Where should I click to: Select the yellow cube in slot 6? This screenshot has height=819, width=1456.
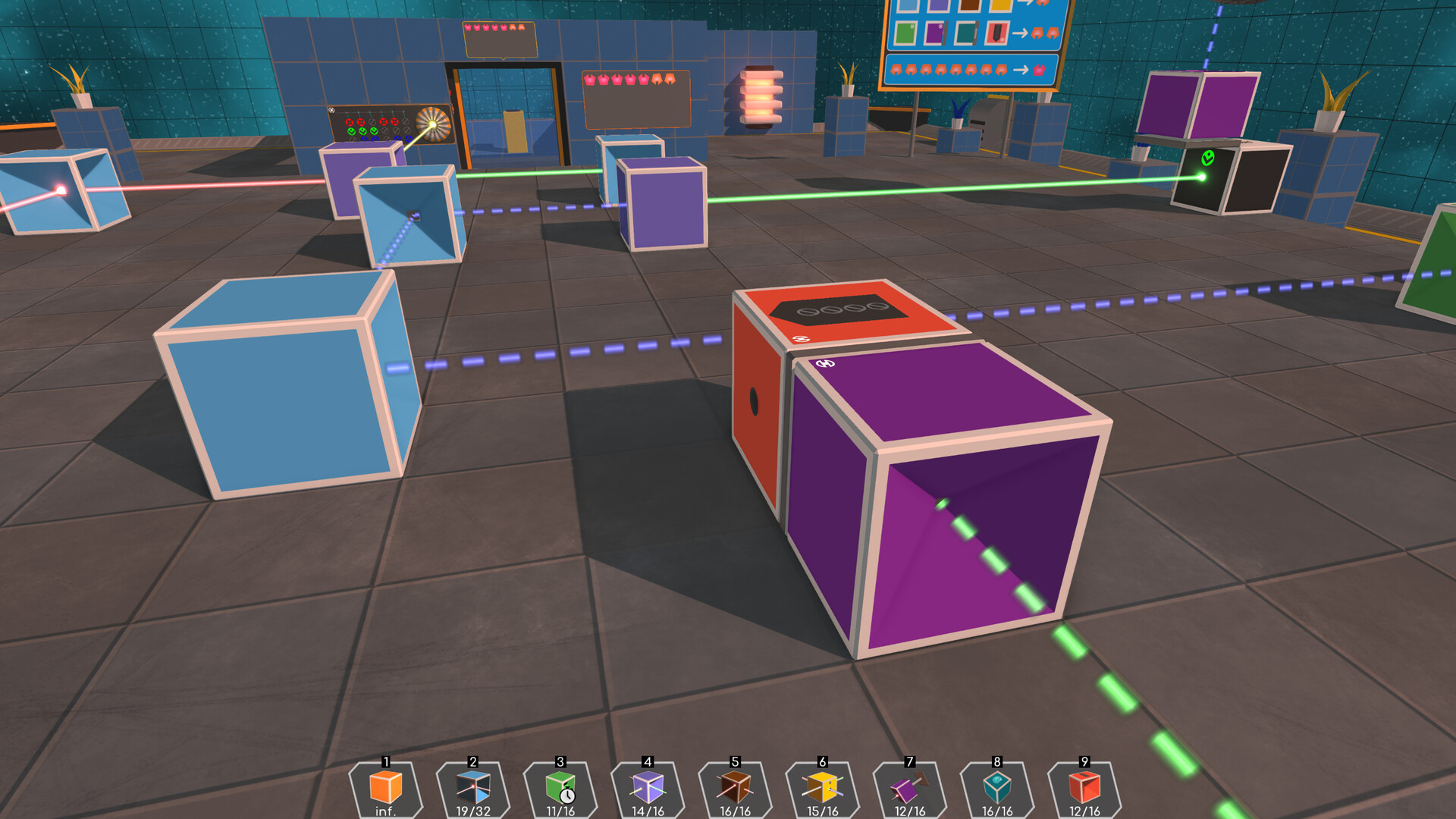click(821, 789)
